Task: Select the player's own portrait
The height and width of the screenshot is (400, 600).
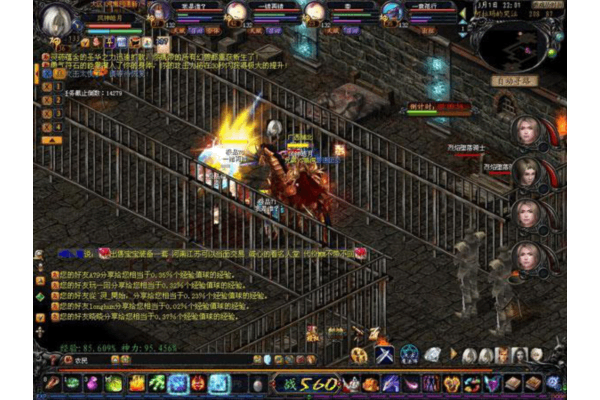Action: point(58,18)
